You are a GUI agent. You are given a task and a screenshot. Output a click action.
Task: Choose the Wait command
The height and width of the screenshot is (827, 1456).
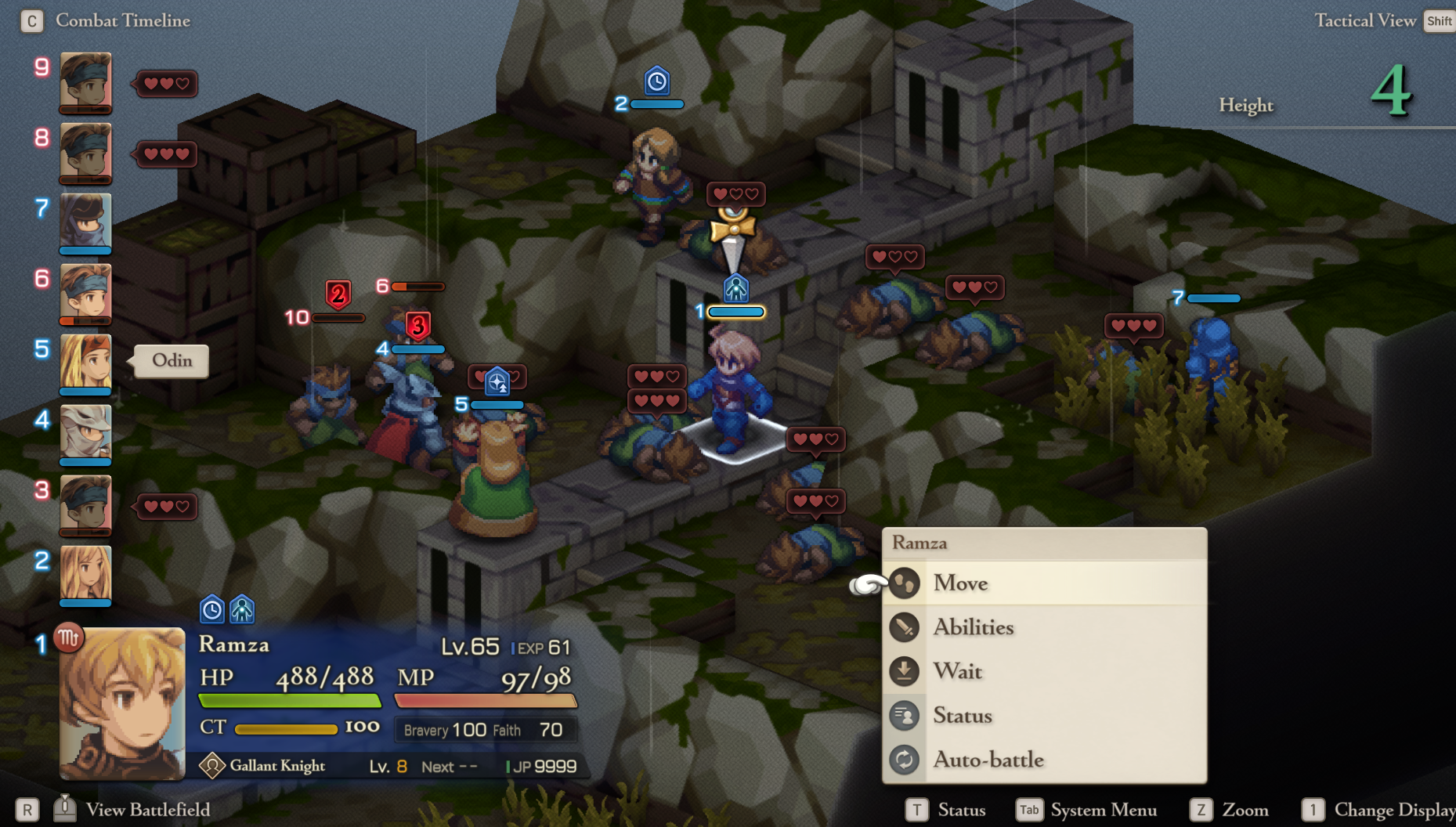[957, 671]
